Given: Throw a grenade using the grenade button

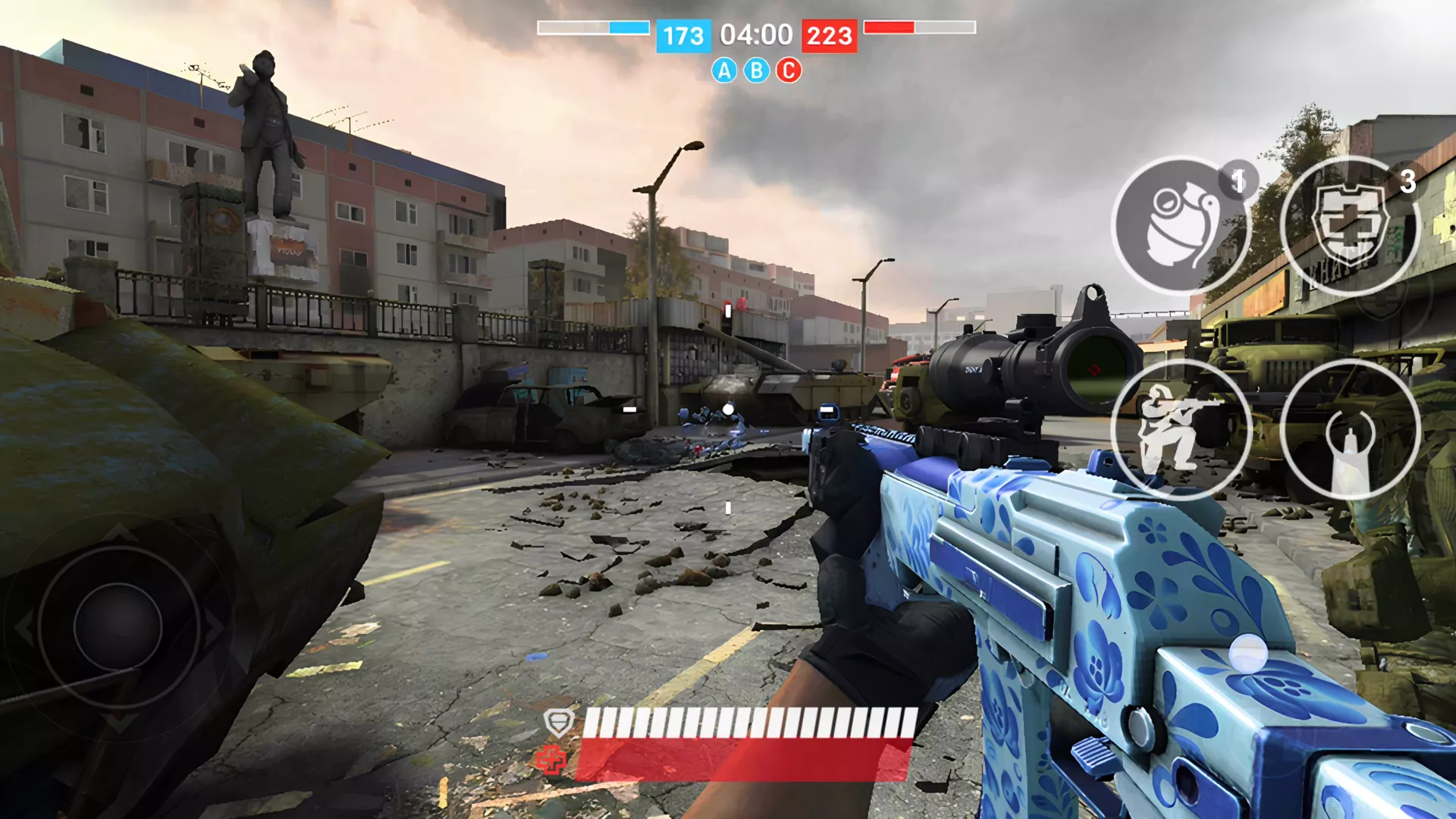Looking at the screenshot, I should 1179,225.
